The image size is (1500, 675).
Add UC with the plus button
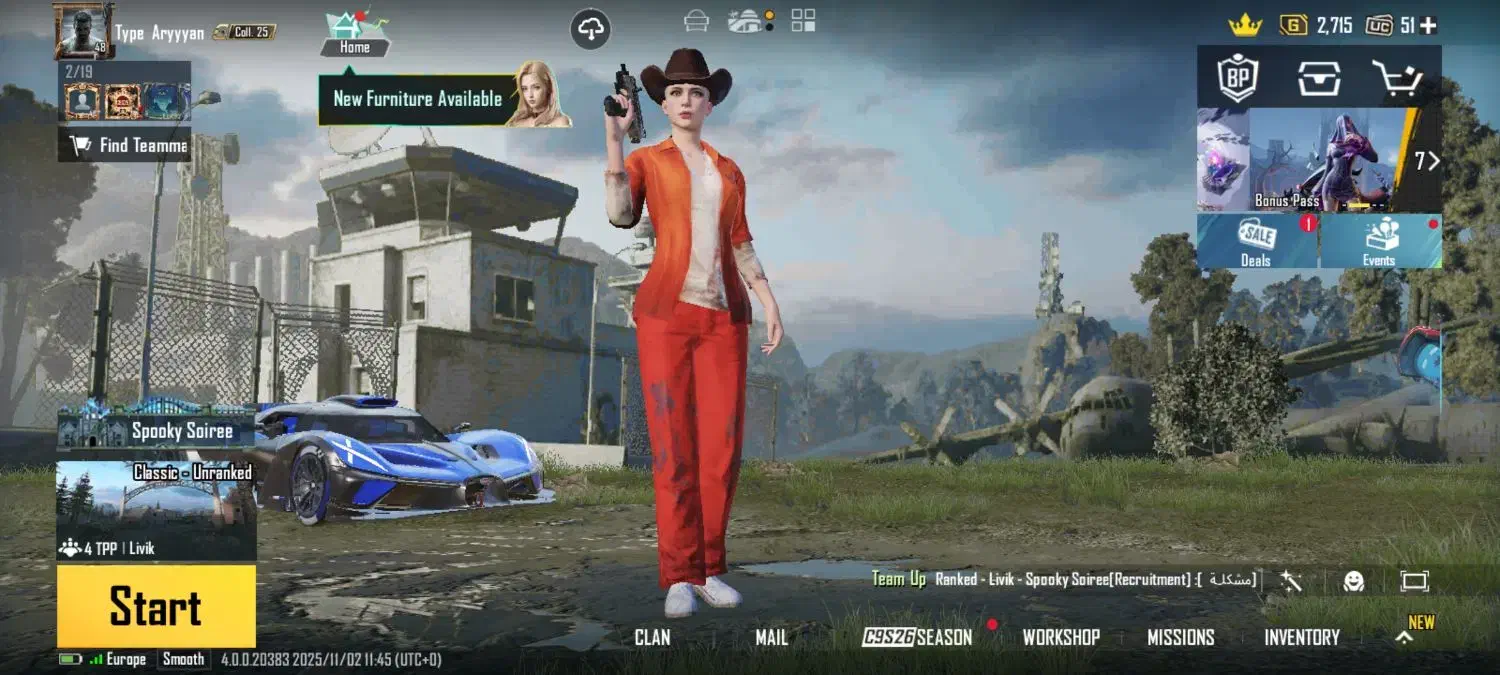pos(1428,26)
